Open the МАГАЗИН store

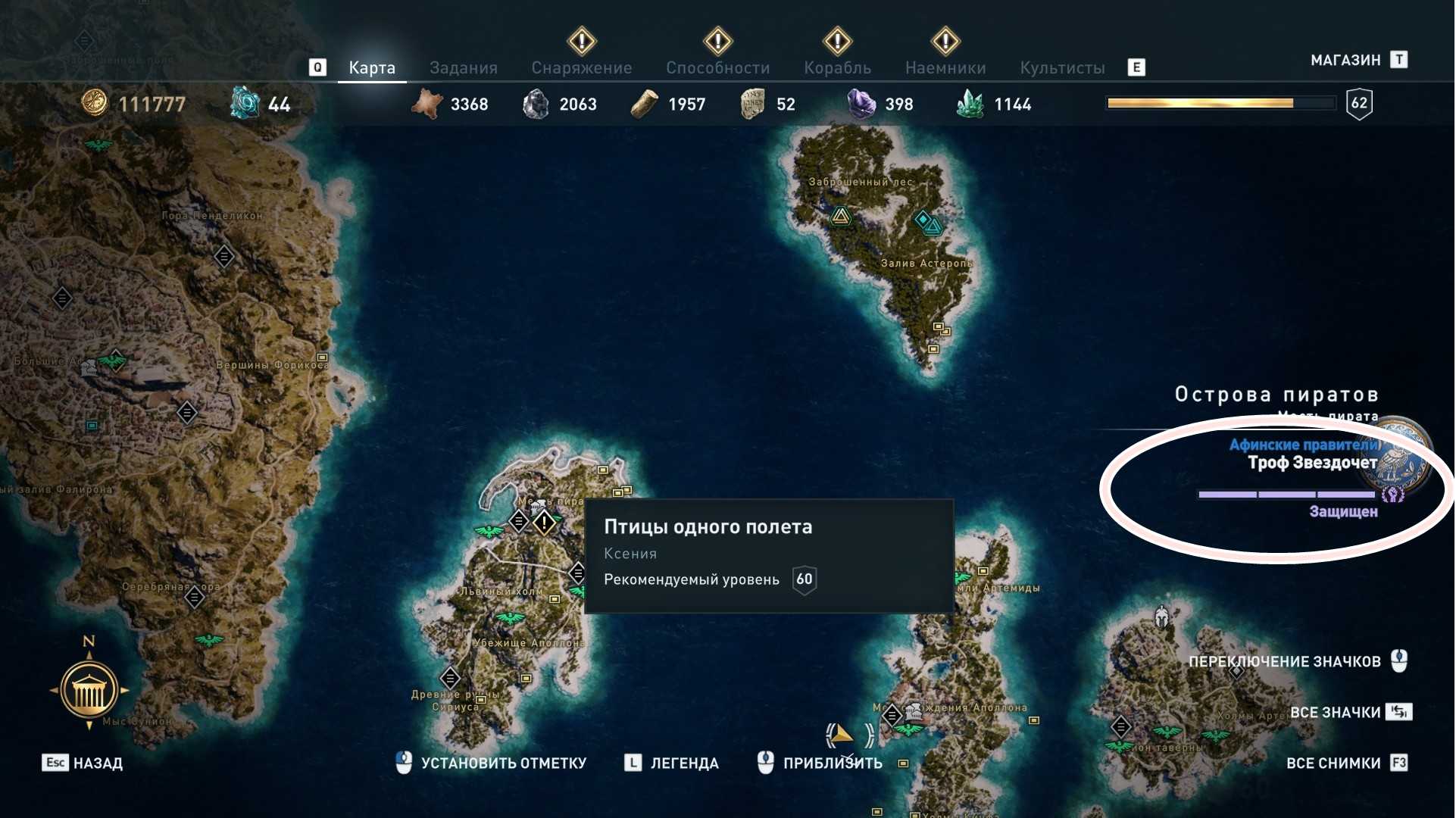coord(1345,61)
